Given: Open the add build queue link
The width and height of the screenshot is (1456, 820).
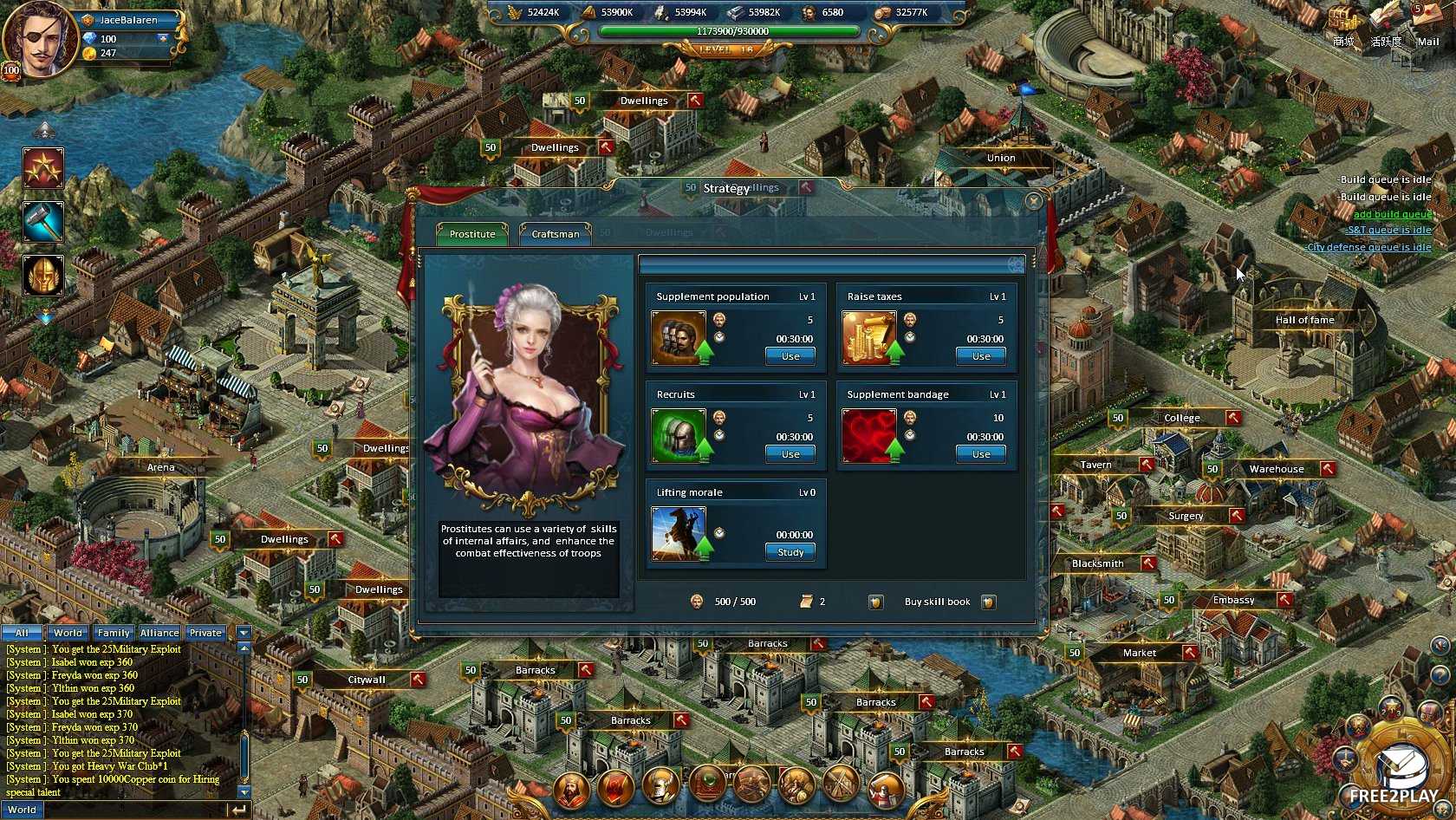Looking at the screenshot, I should coord(1392,214).
